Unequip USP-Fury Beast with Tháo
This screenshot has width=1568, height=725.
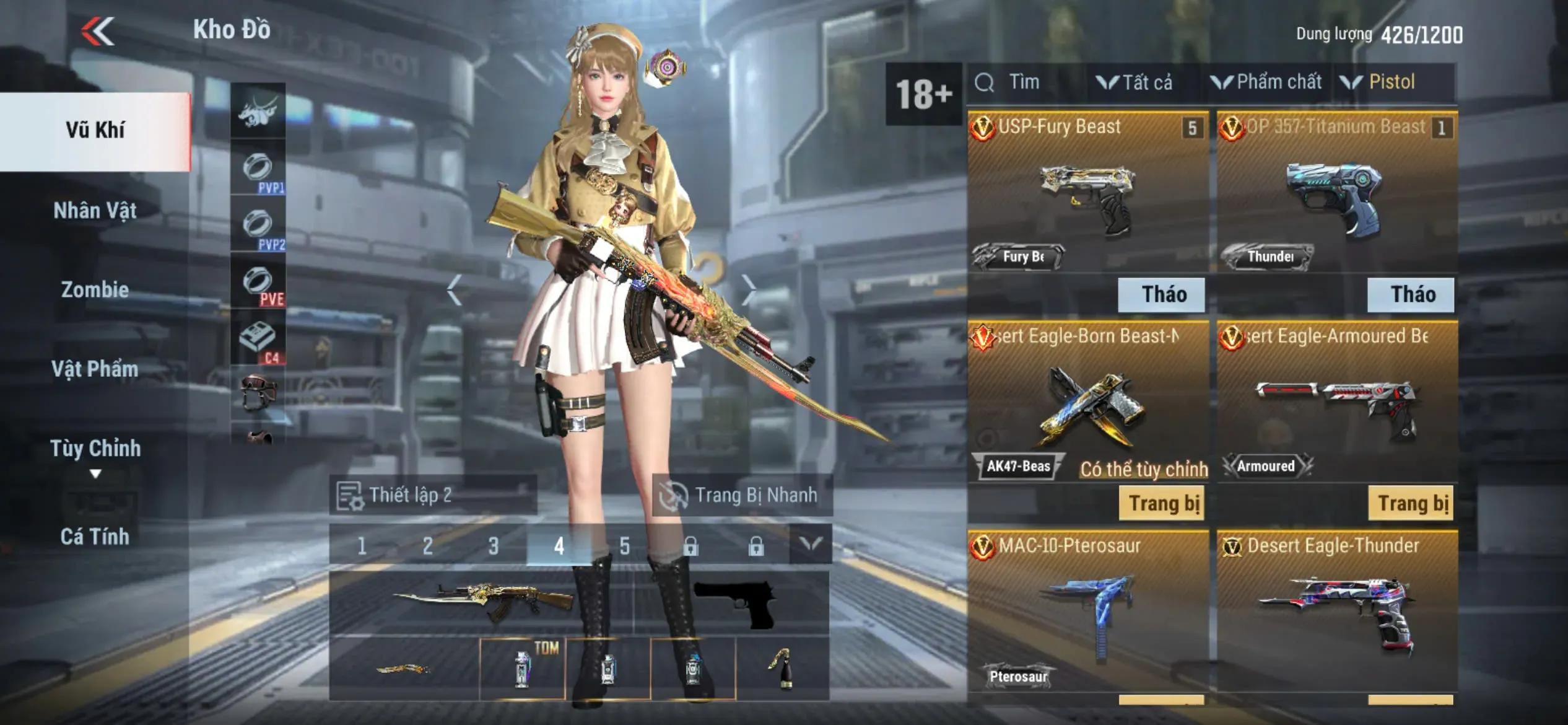tap(1161, 294)
